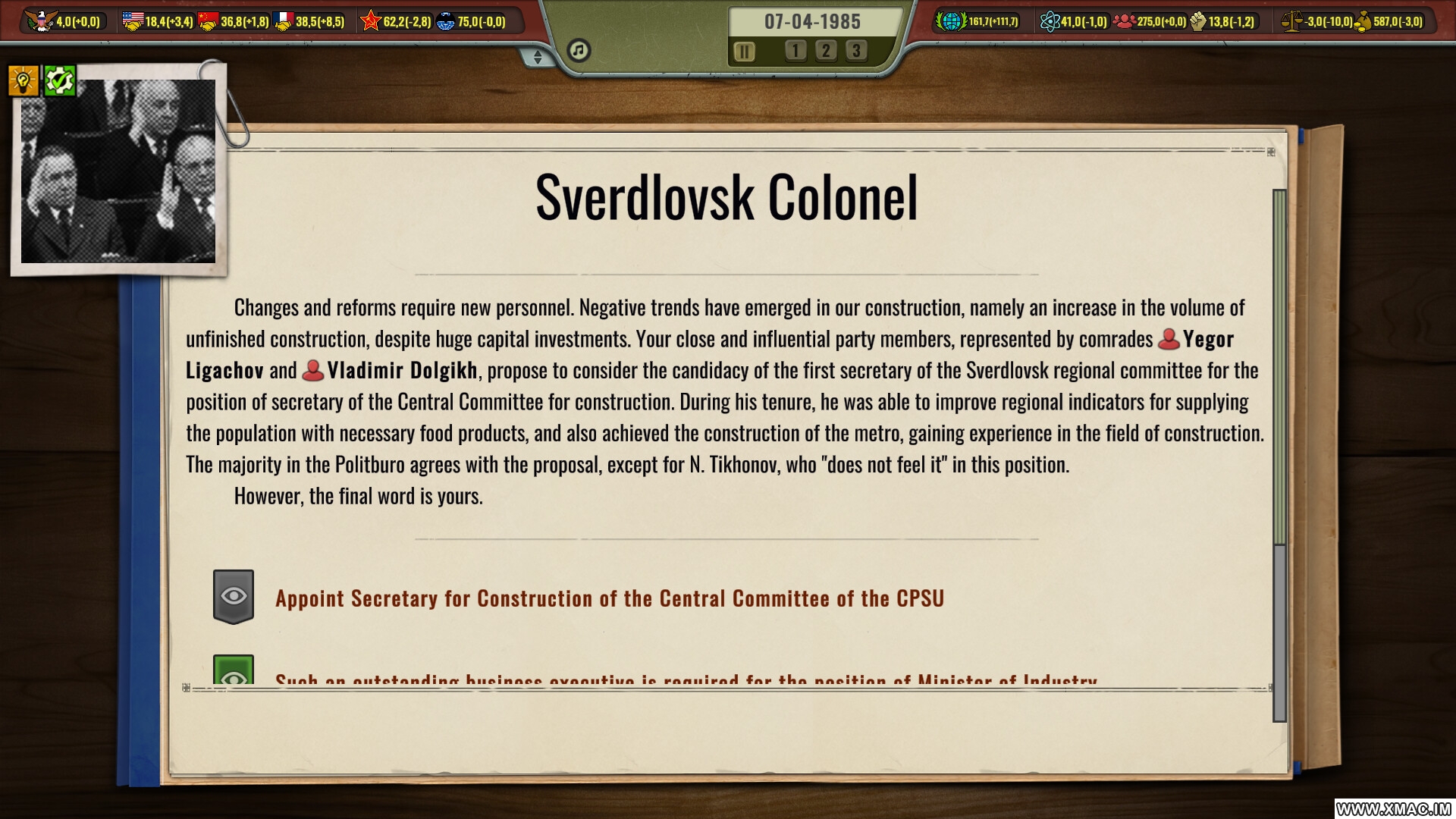Open finances via the money bag icon

pos(1365,22)
